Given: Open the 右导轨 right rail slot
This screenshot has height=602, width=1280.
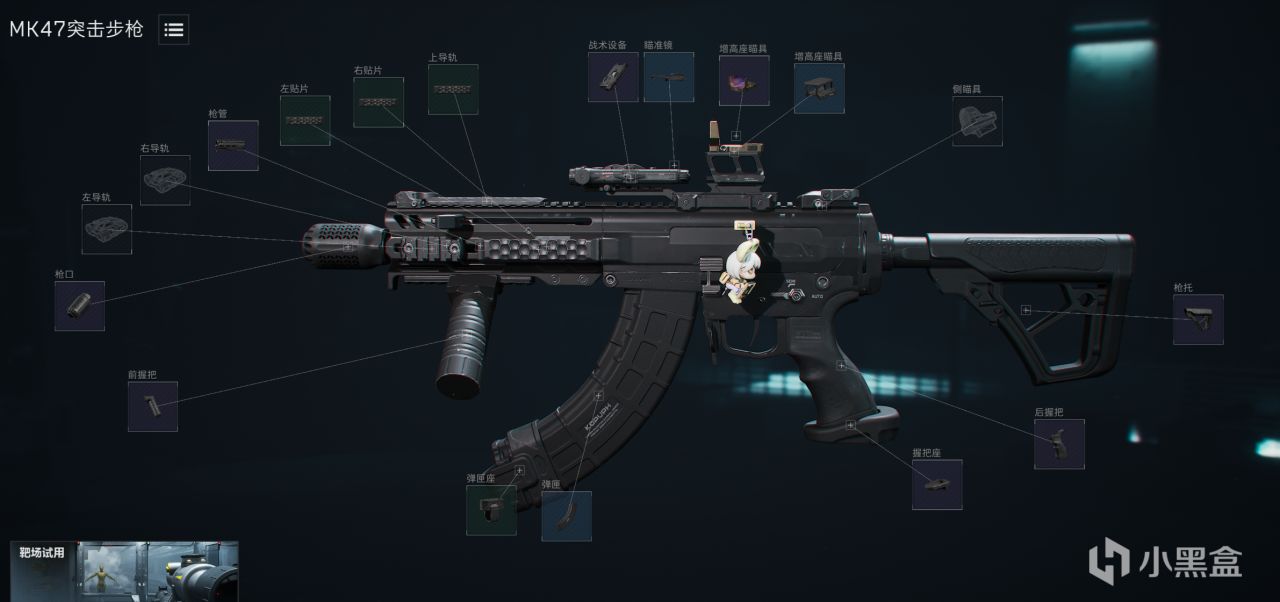Looking at the screenshot, I should point(165,180).
